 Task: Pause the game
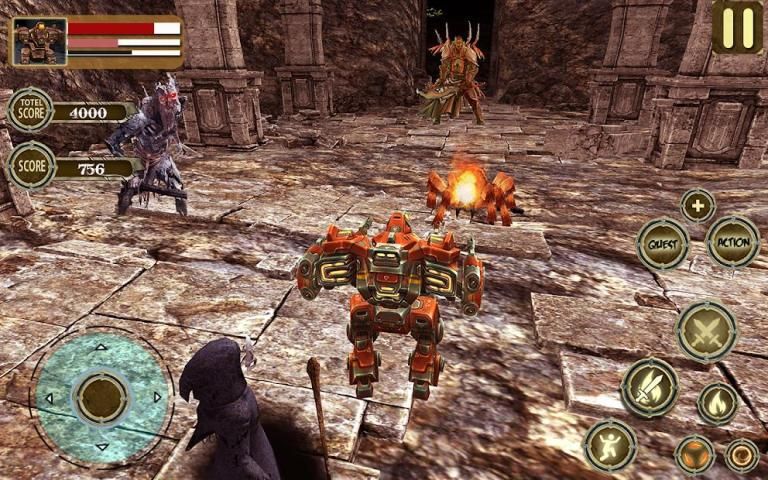(737, 27)
